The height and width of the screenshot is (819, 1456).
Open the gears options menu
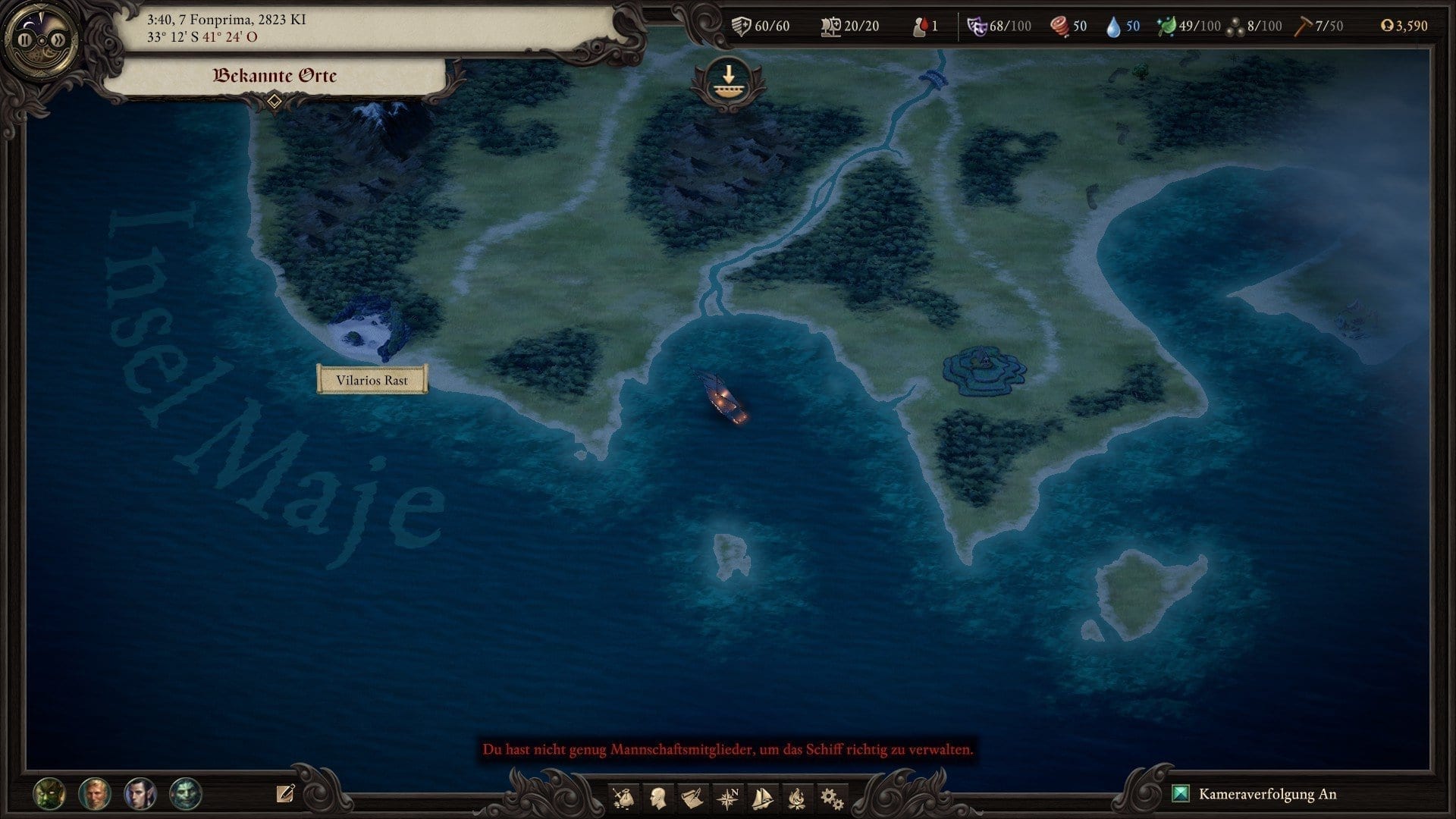click(832, 798)
